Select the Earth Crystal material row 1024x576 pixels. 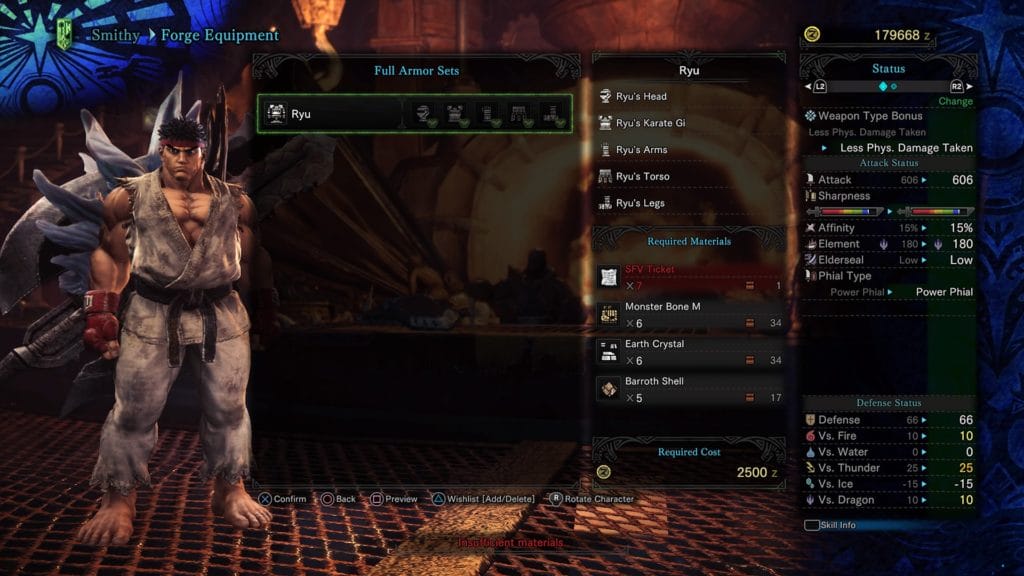[x=688, y=351]
